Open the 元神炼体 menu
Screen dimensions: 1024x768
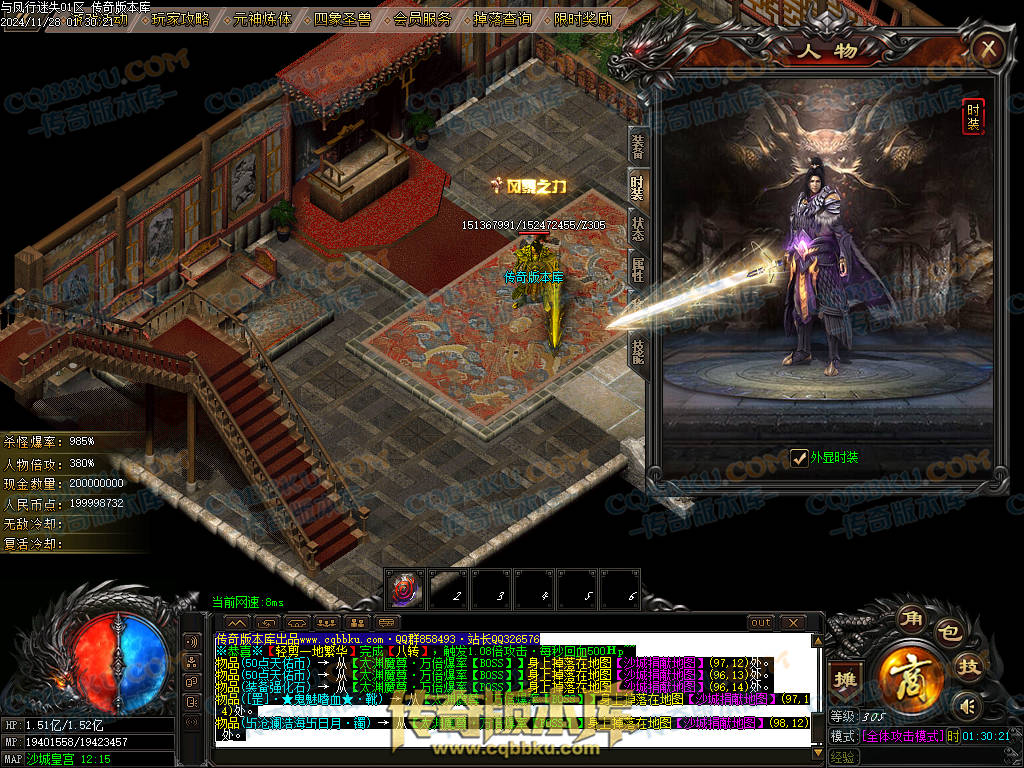[263, 19]
